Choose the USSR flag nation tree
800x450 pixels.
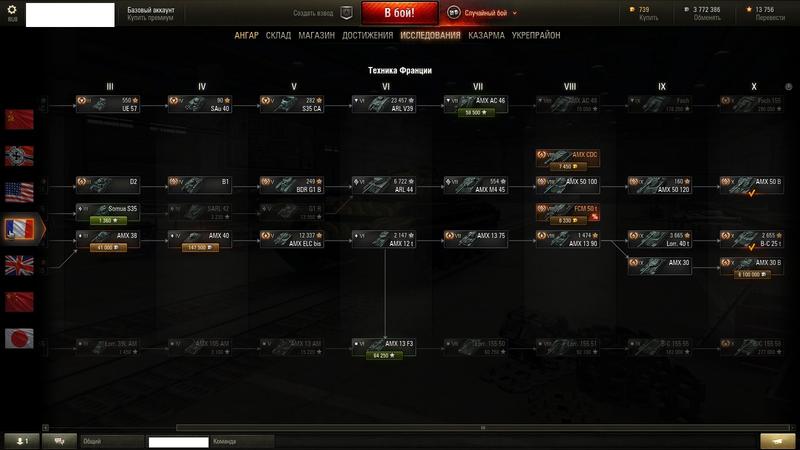(19, 120)
